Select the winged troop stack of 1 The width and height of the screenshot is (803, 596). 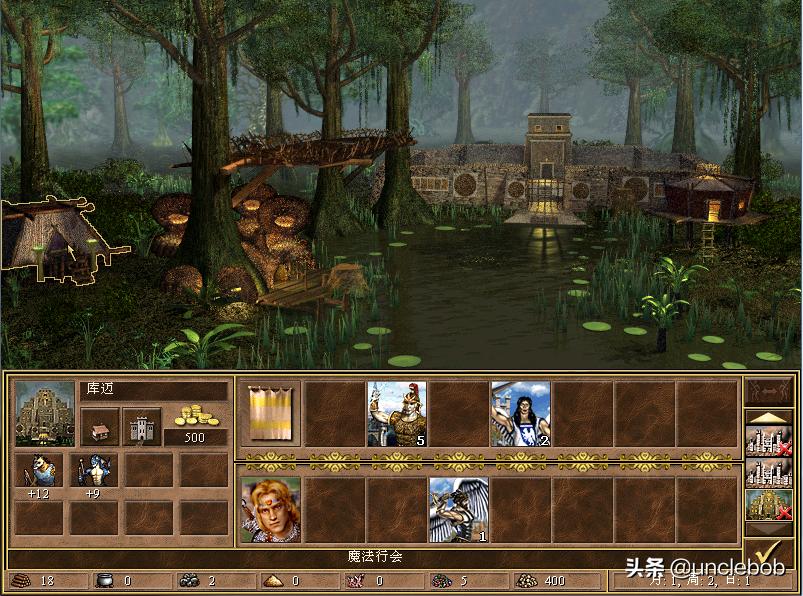click(458, 510)
